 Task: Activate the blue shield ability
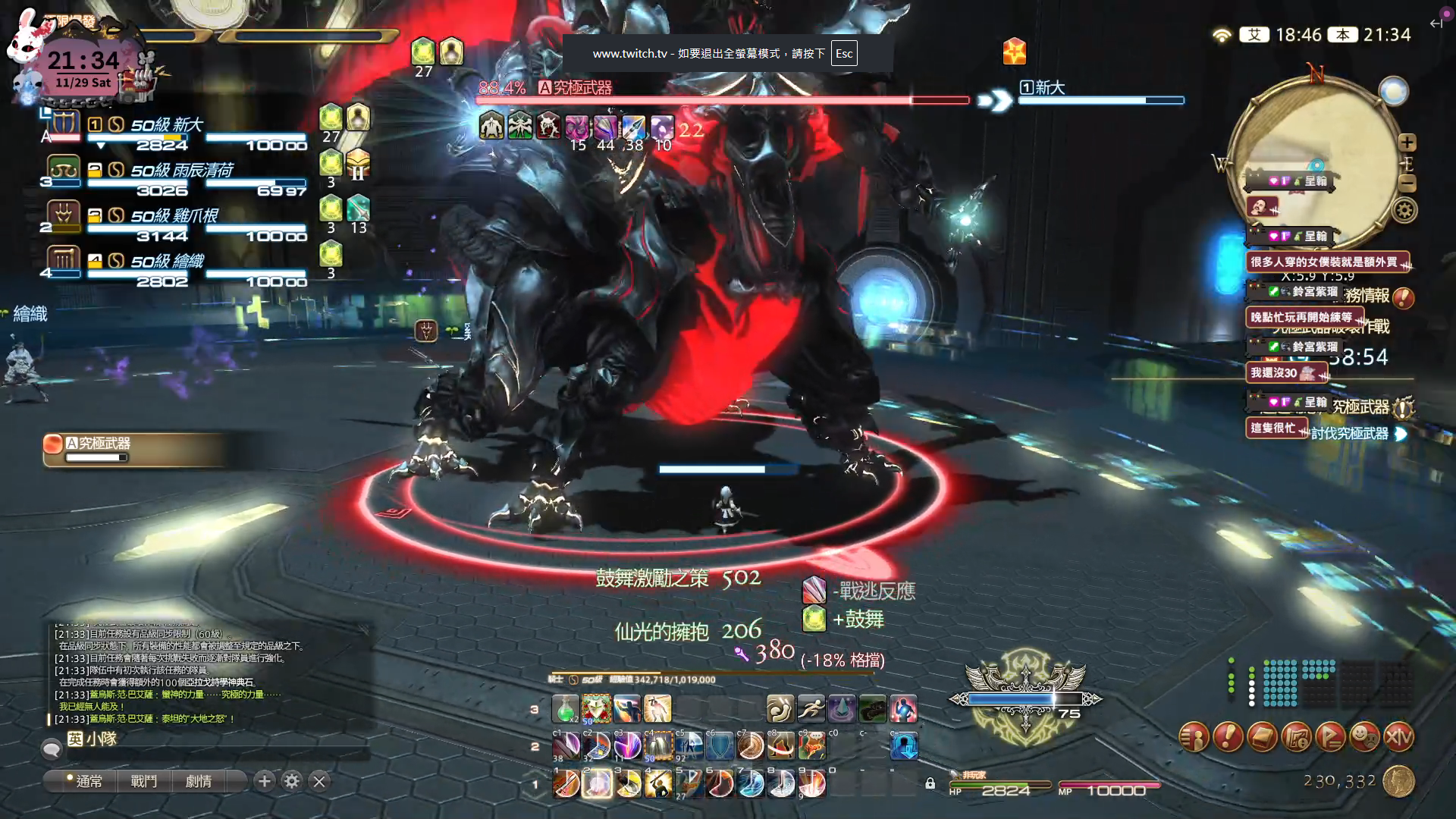[x=720, y=746]
